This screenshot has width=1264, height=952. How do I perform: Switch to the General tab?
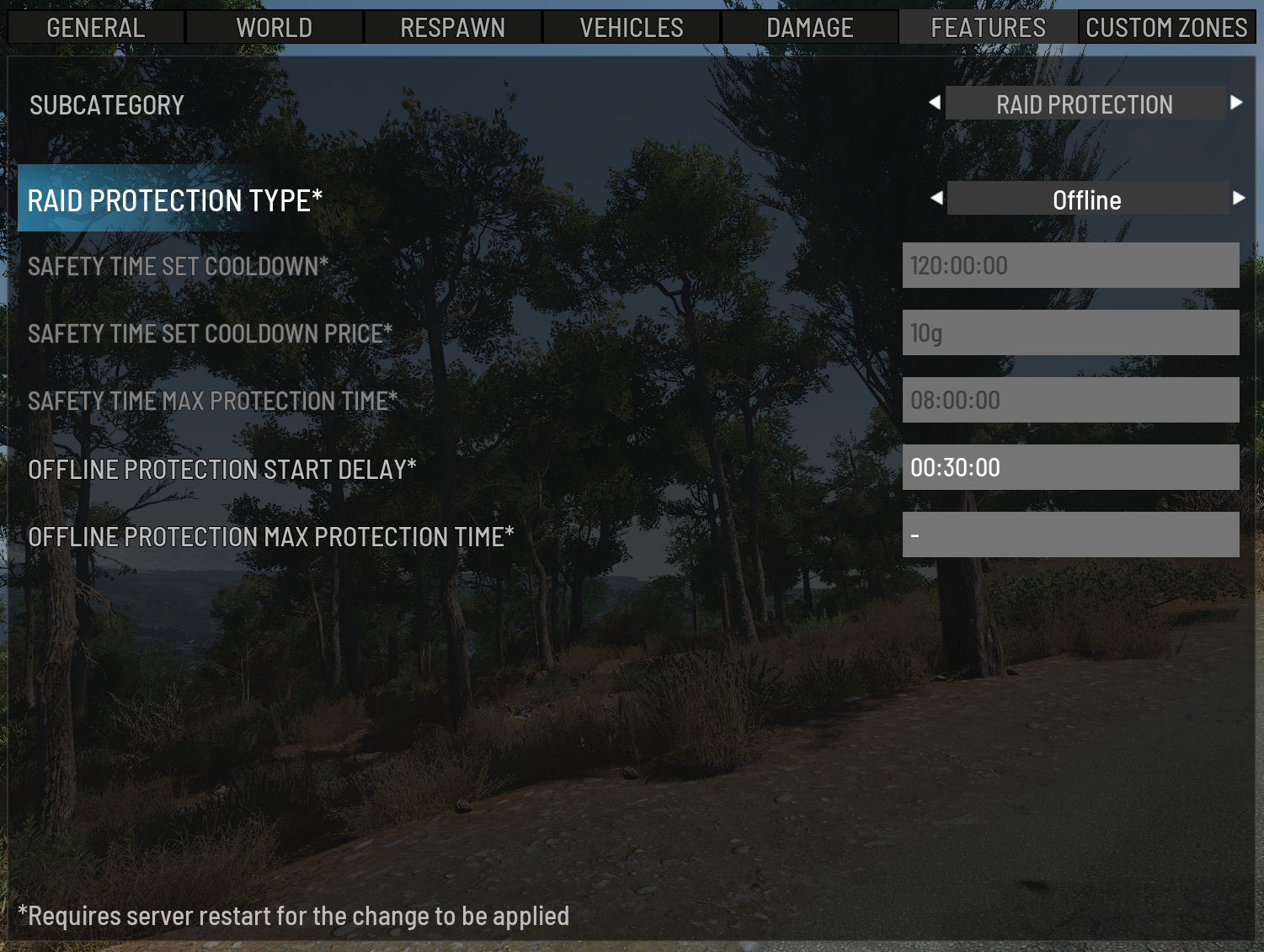pyautogui.click(x=96, y=28)
